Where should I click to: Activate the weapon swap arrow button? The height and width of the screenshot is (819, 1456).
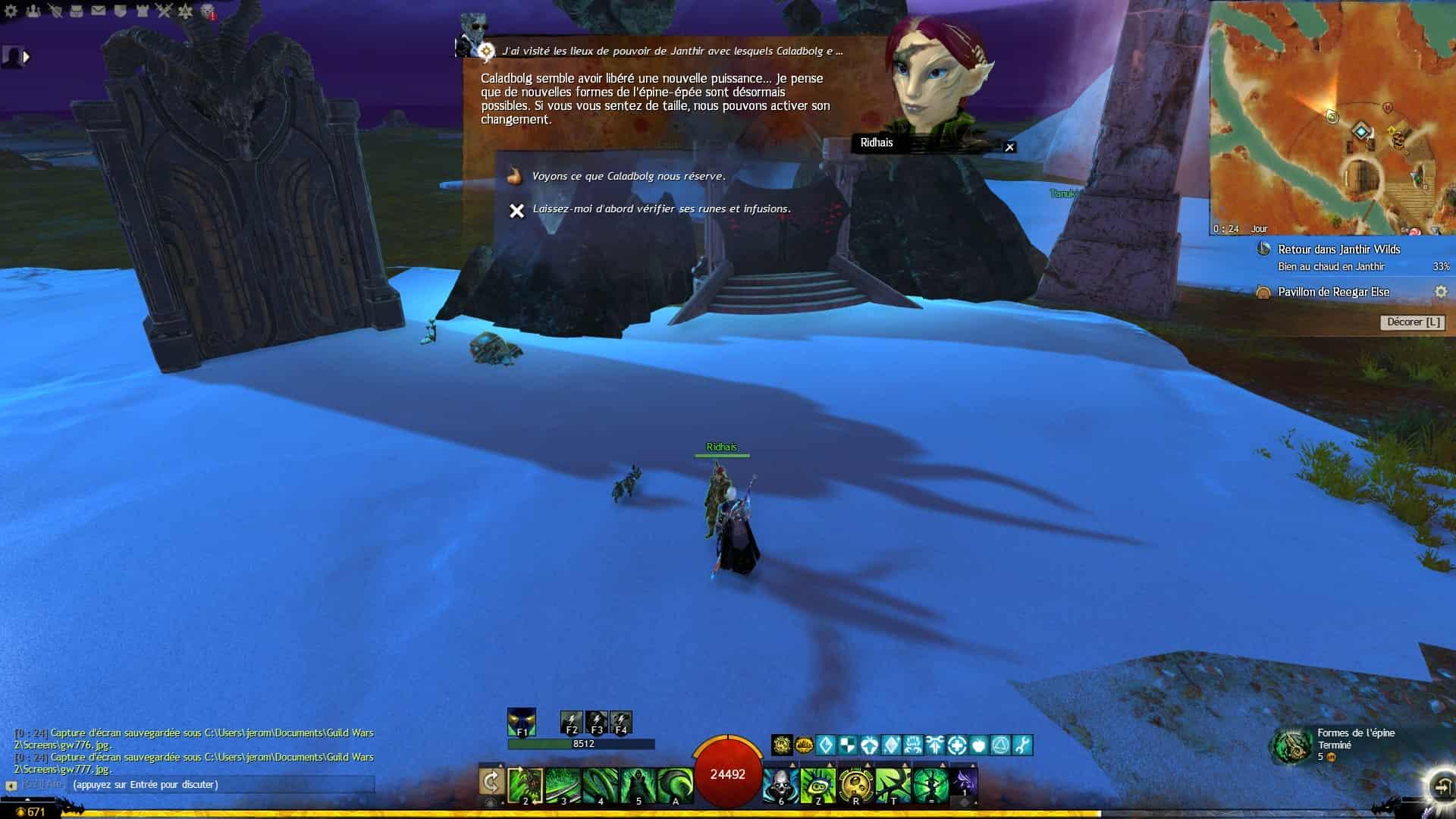[491, 783]
